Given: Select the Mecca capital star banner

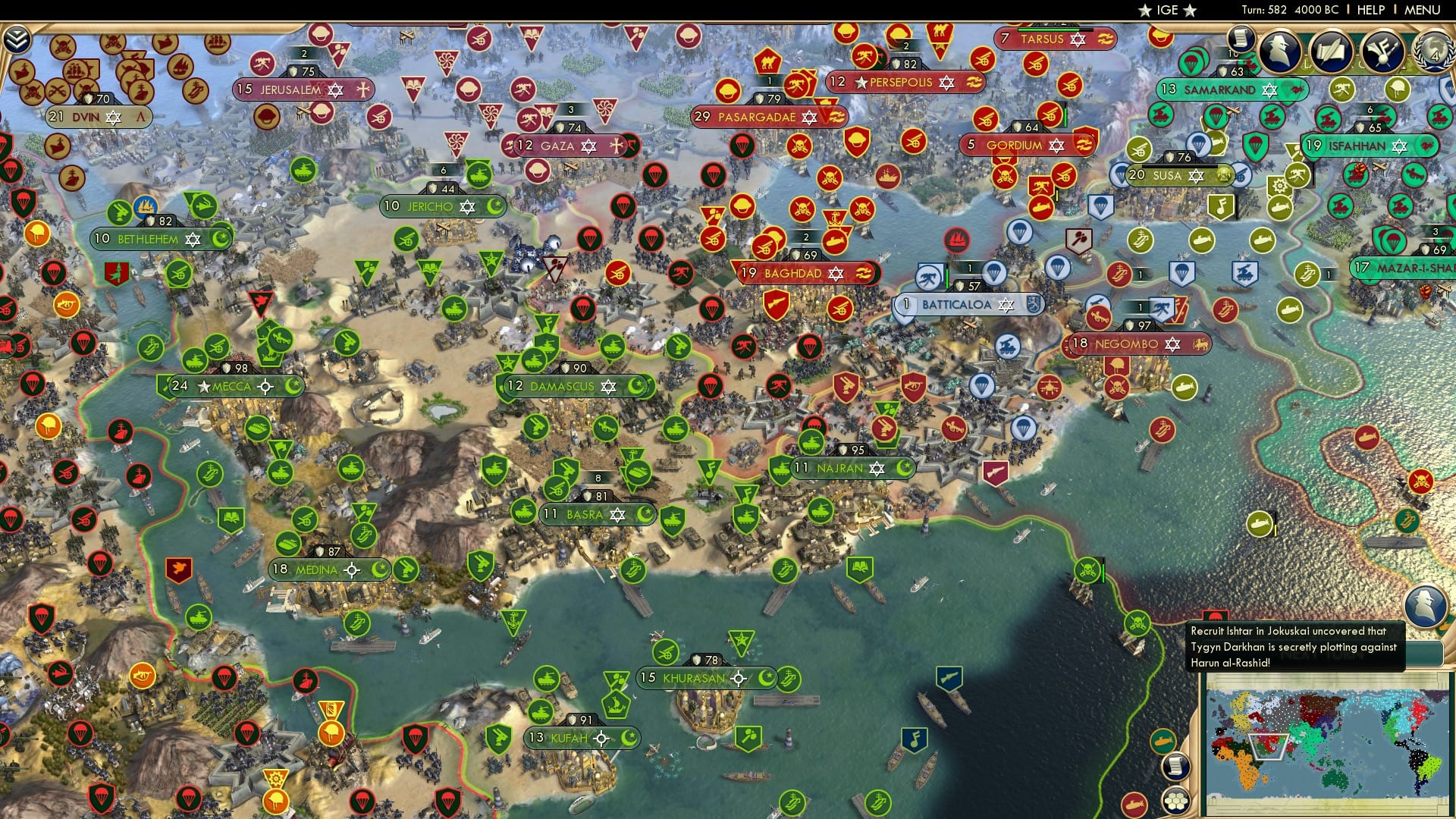Looking at the screenshot, I should (203, 386).
